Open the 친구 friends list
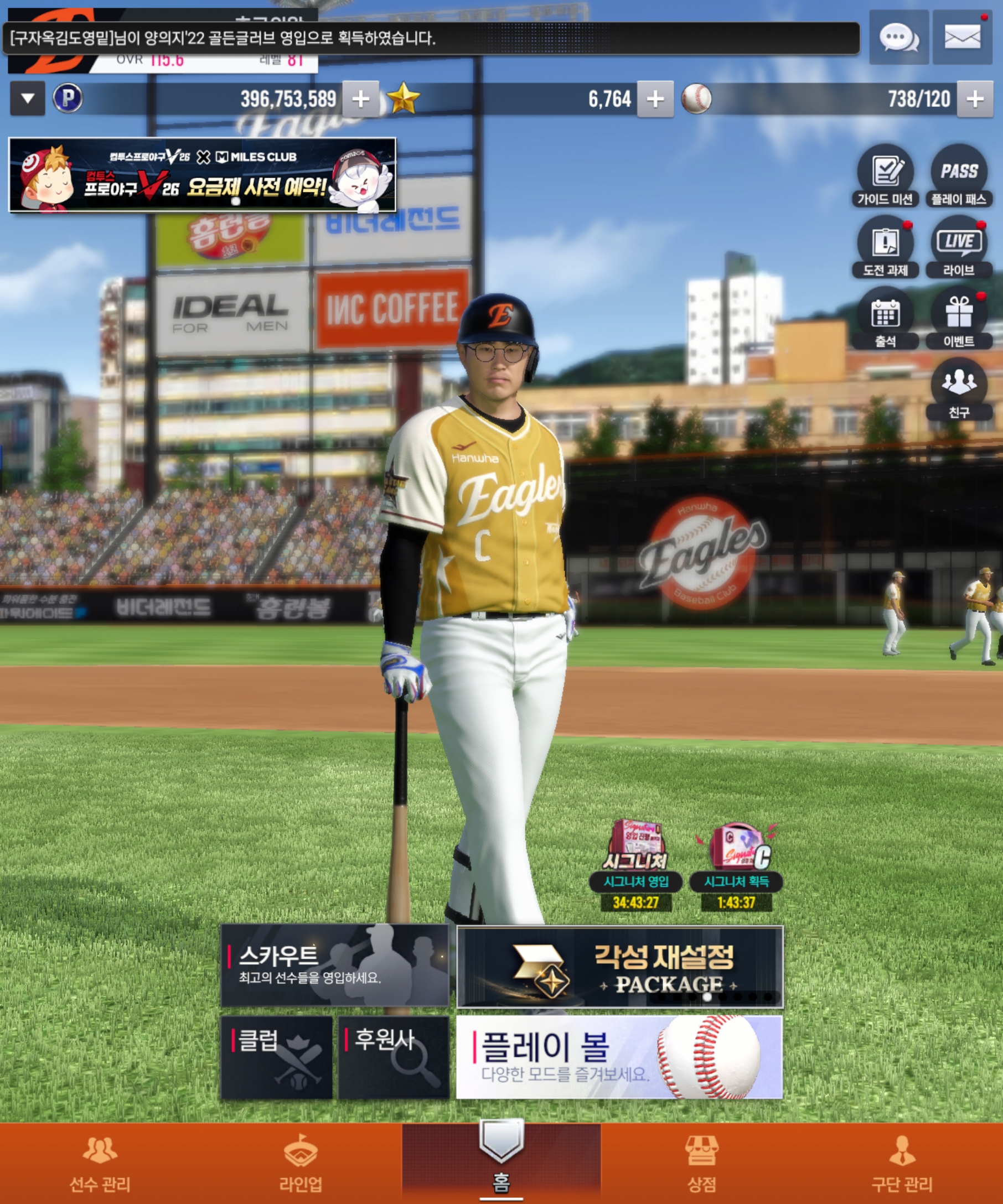 958,390
